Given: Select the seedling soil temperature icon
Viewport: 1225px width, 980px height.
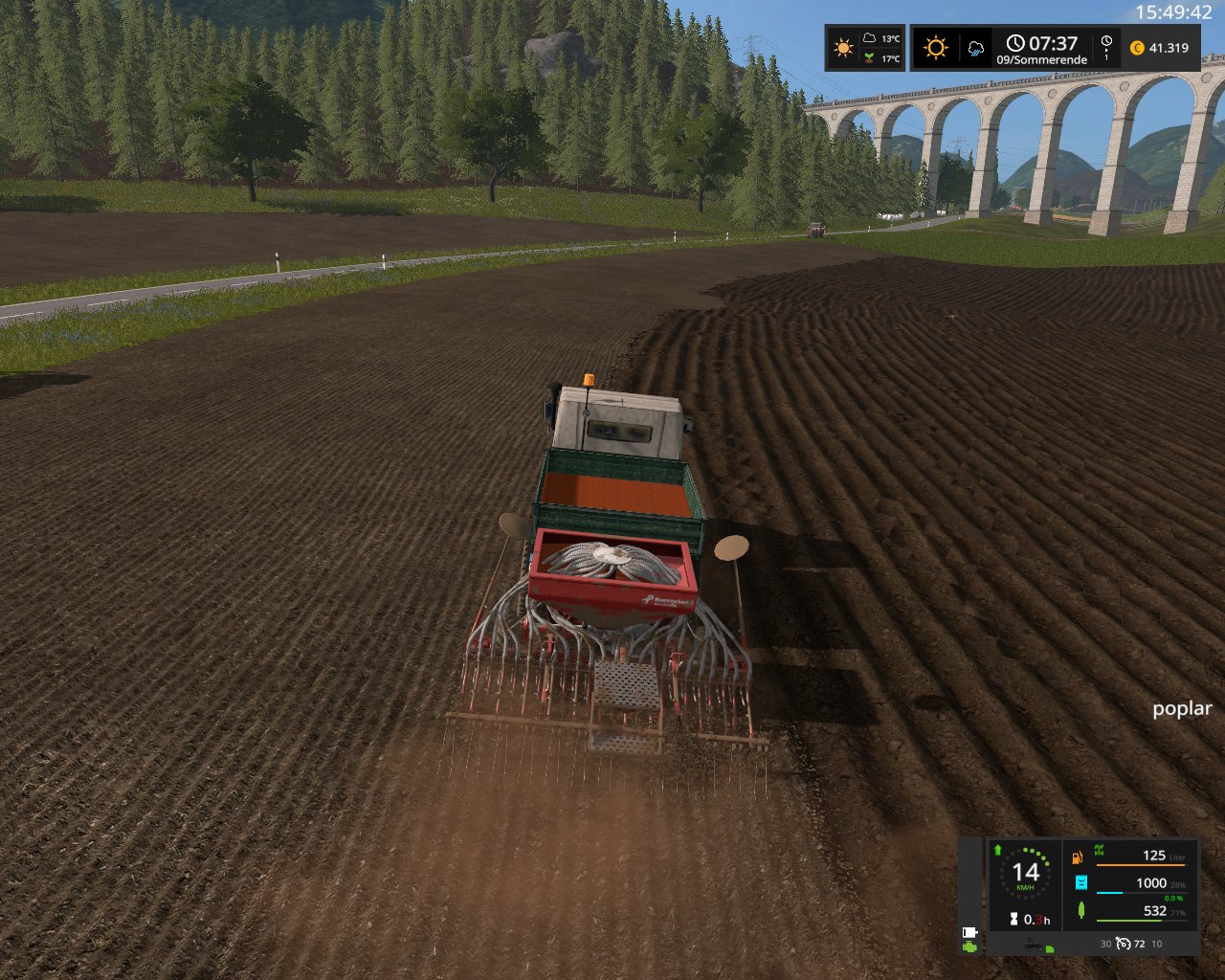Looking at the screenshot, I should 868,58.
